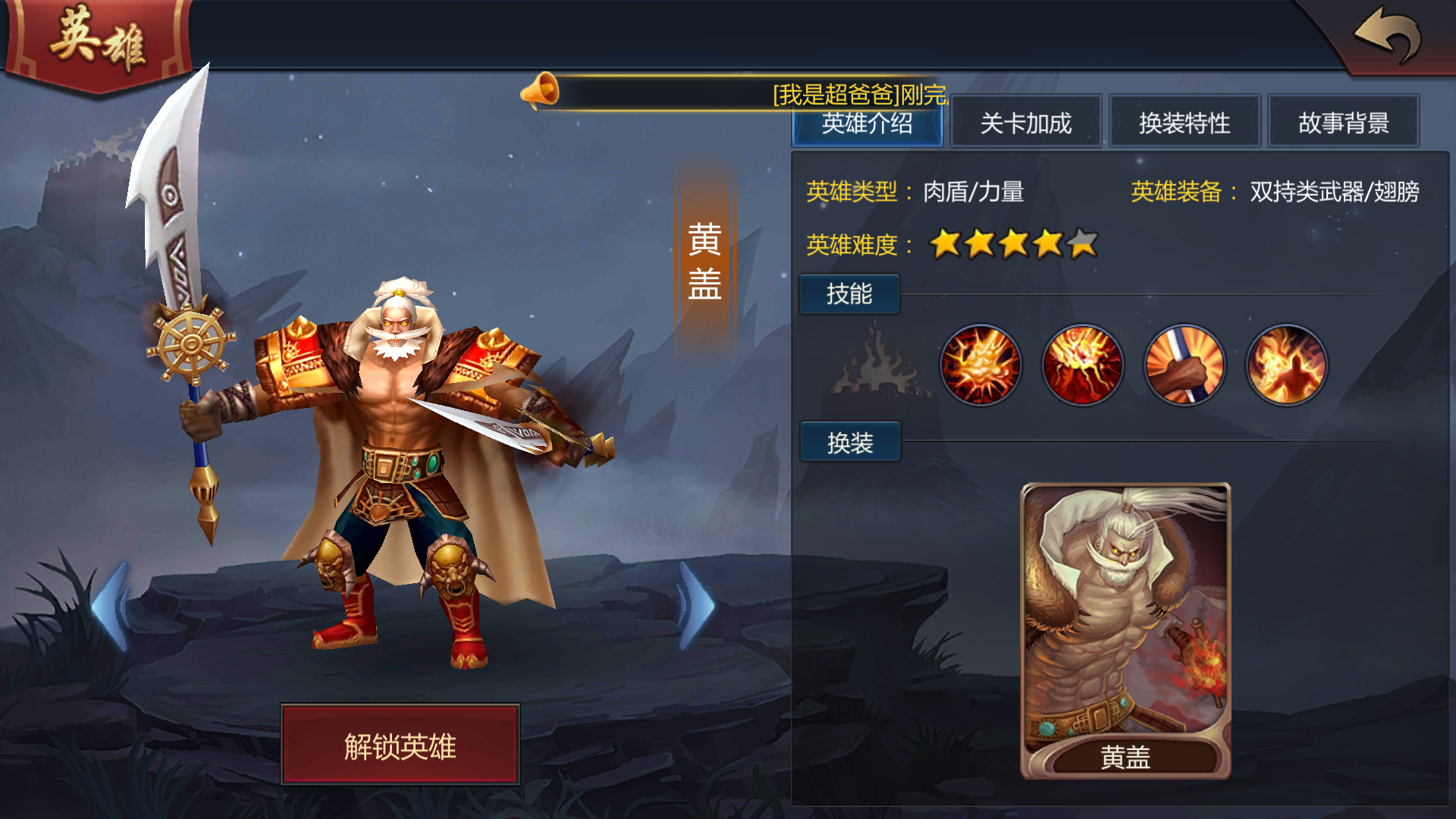Image resolution: width=1456 pixels, height=819 pixels.
Task: Select the first fire explosion skill icon
Action: click(x=981, y=366)
